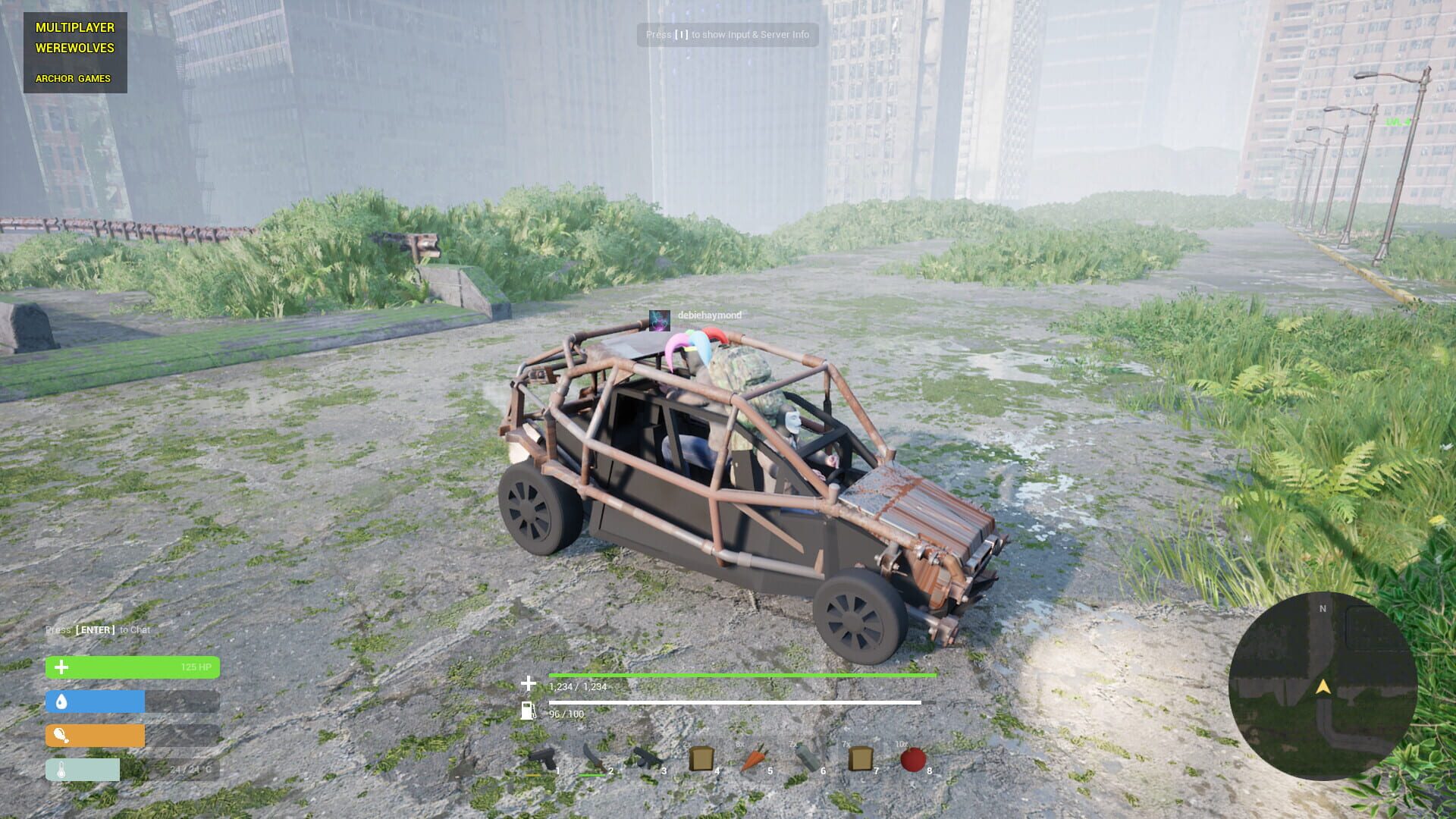This screenshot has width=1456, height=819.
Task: Click the thermometer temperature icon
Action: tap(60, 769)
